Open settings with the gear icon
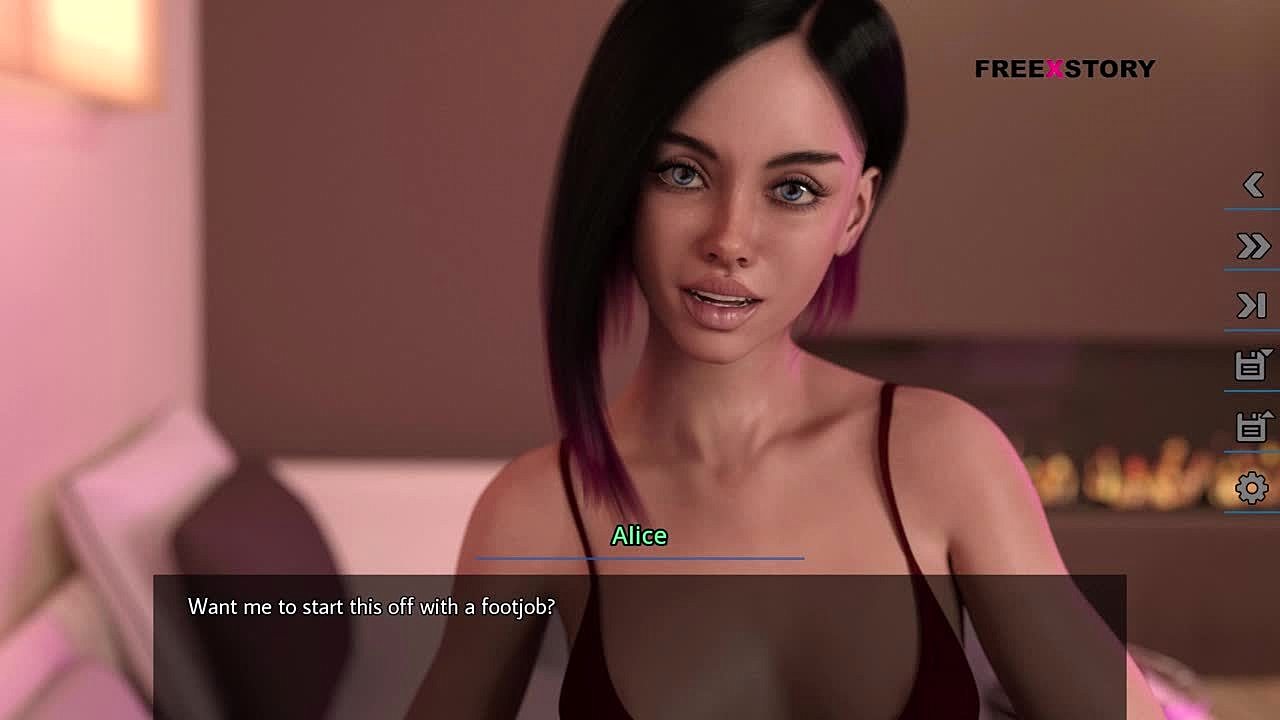 (x=1252, y=488)
